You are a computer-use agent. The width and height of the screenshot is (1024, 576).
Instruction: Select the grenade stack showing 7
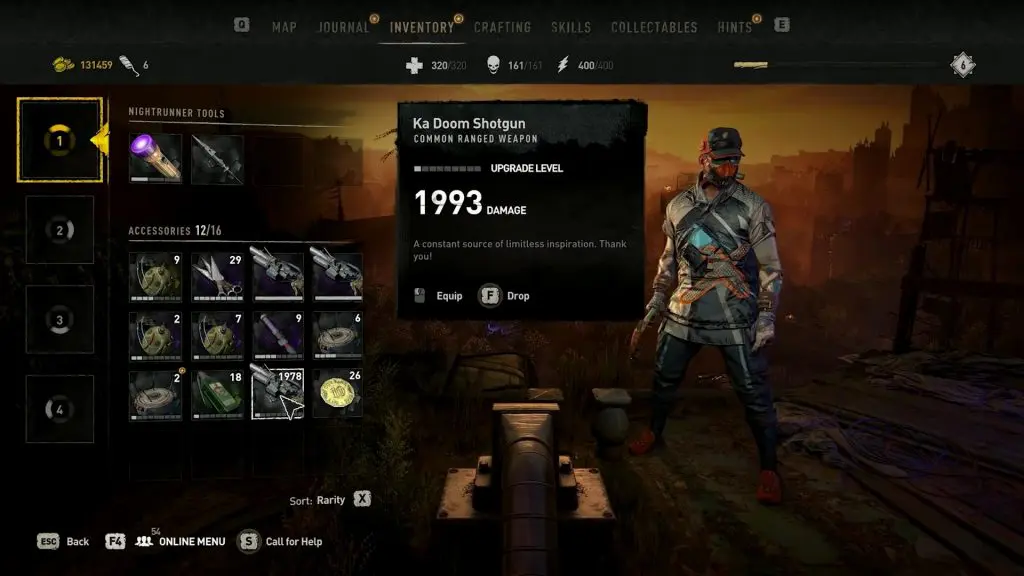[x=217, y=335]
